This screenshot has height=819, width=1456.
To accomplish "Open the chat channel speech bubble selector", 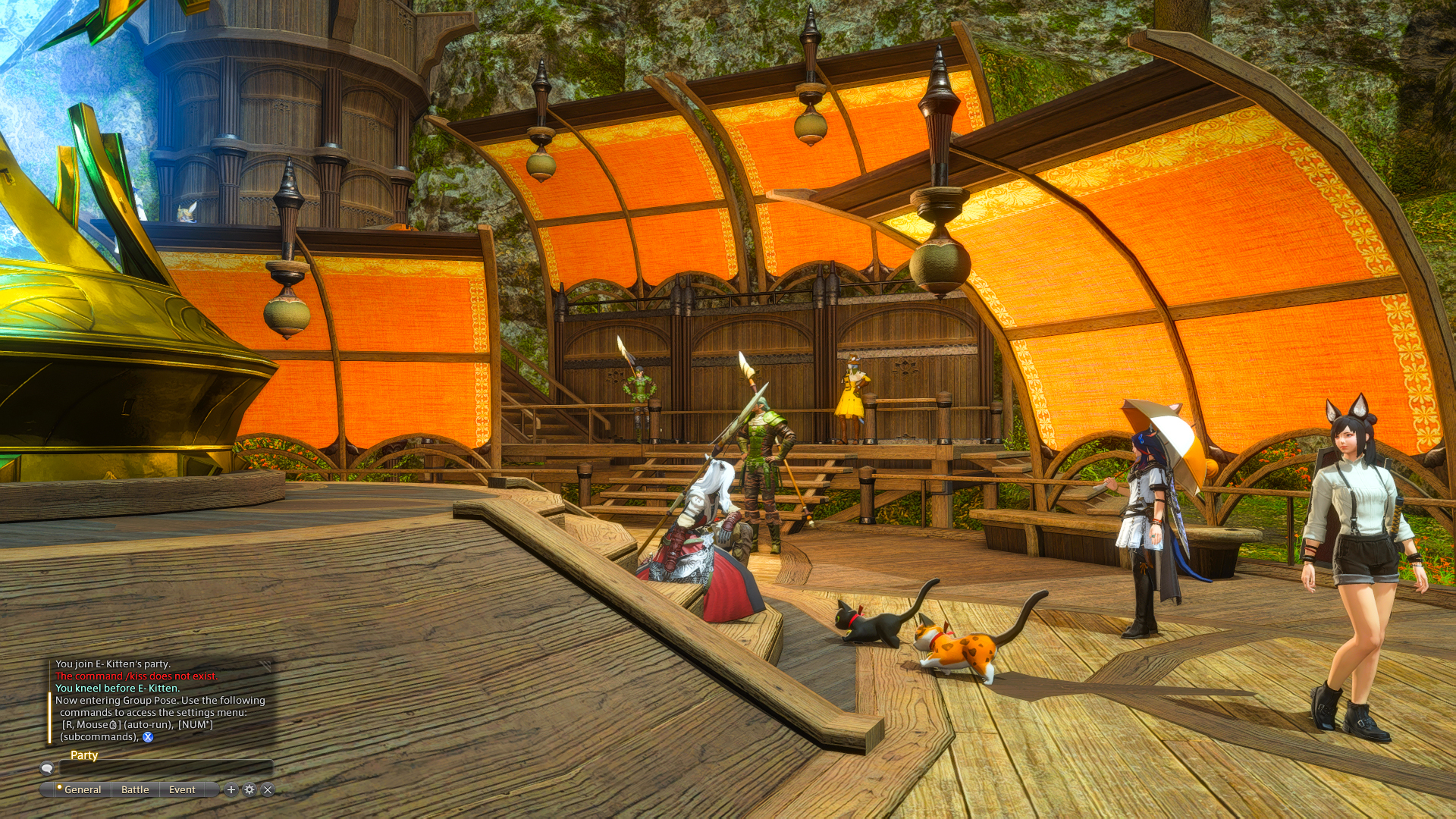I will pyautogui.click(x=47, y=768).
